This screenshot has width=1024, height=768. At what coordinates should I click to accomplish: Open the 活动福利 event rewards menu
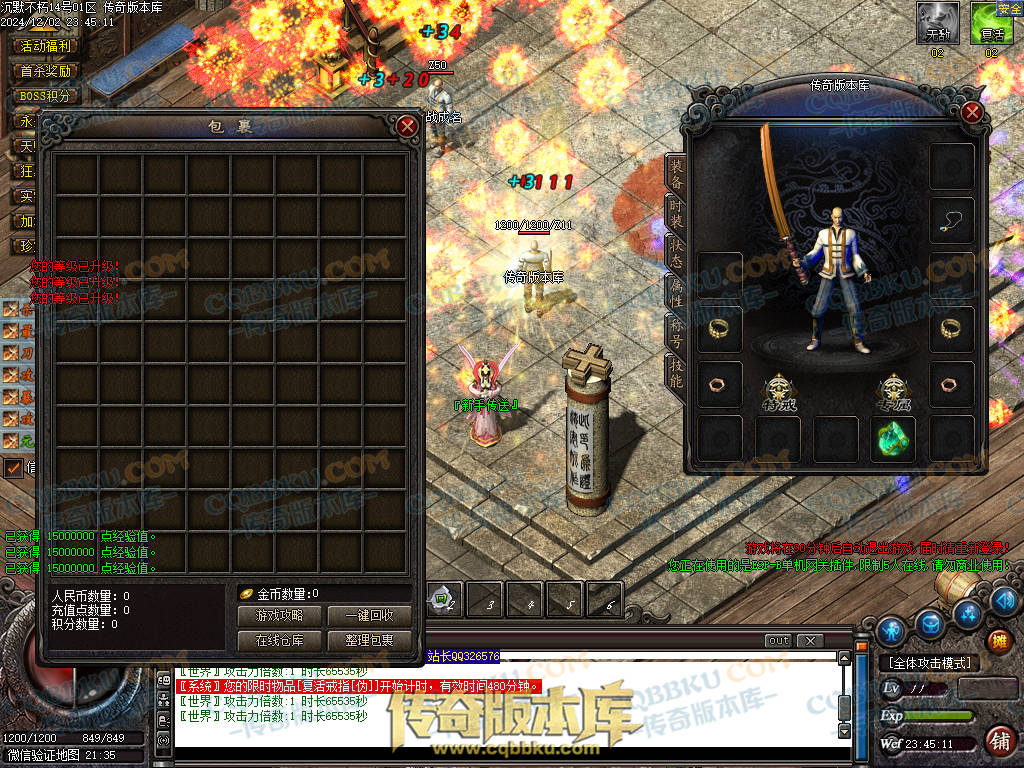point(46,45)
